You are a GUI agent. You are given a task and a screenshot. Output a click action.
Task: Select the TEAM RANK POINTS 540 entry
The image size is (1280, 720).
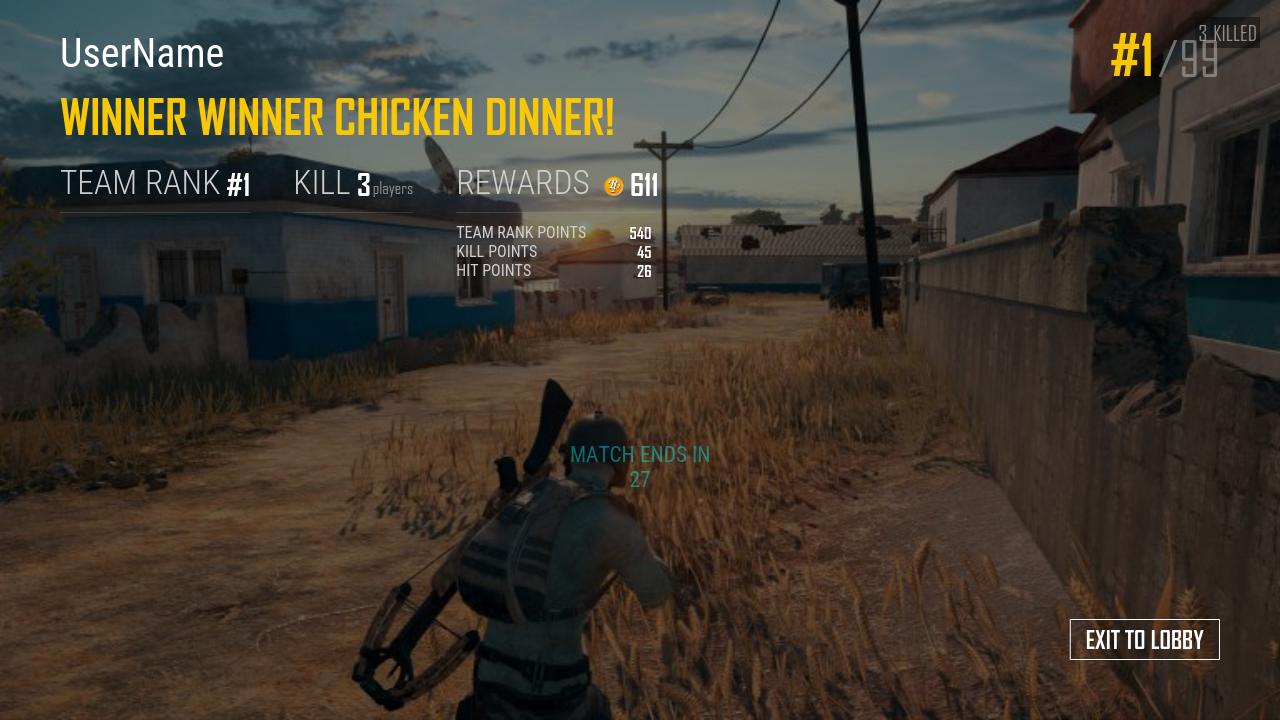553,232
